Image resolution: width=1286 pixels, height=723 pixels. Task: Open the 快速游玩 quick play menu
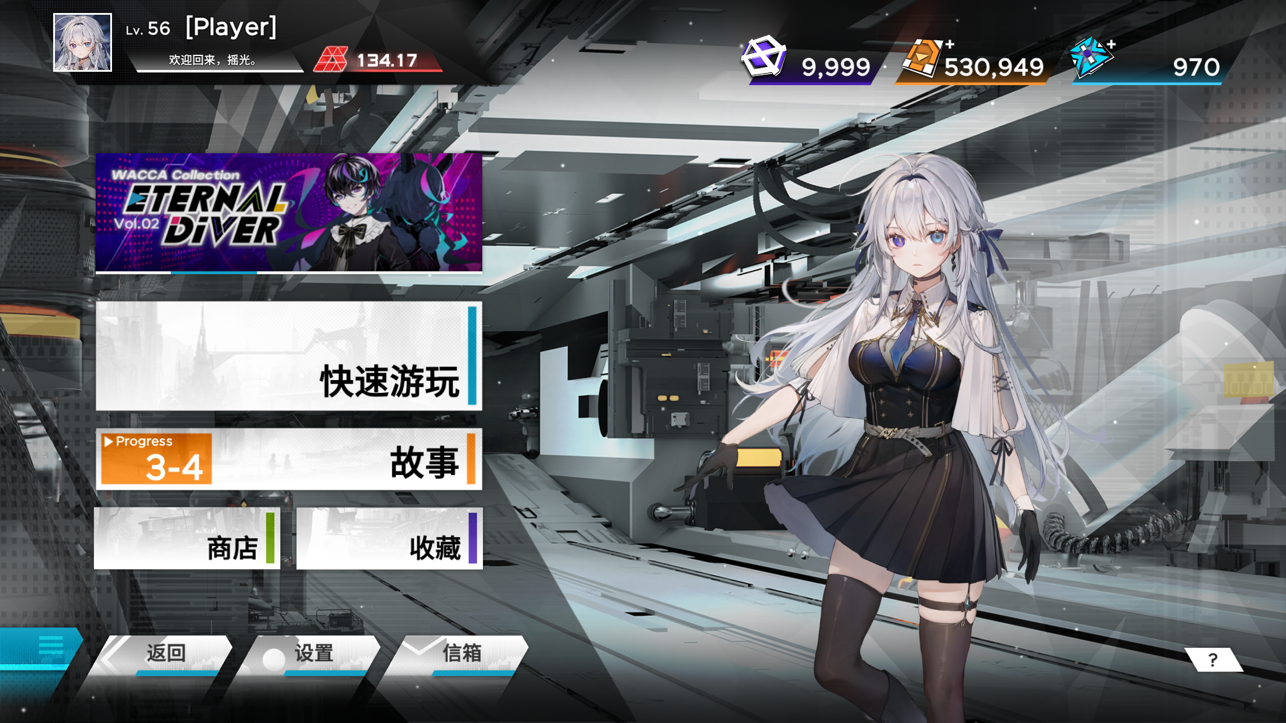(289, 356)
